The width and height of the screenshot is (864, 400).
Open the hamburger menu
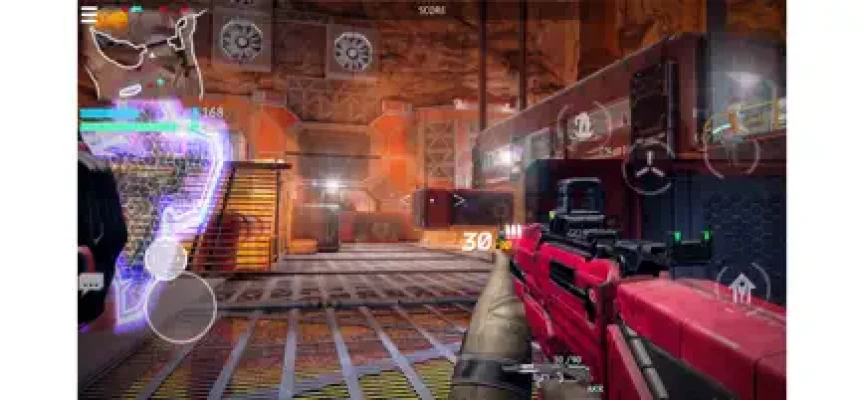pyautogui.click(x=89, y=15)
